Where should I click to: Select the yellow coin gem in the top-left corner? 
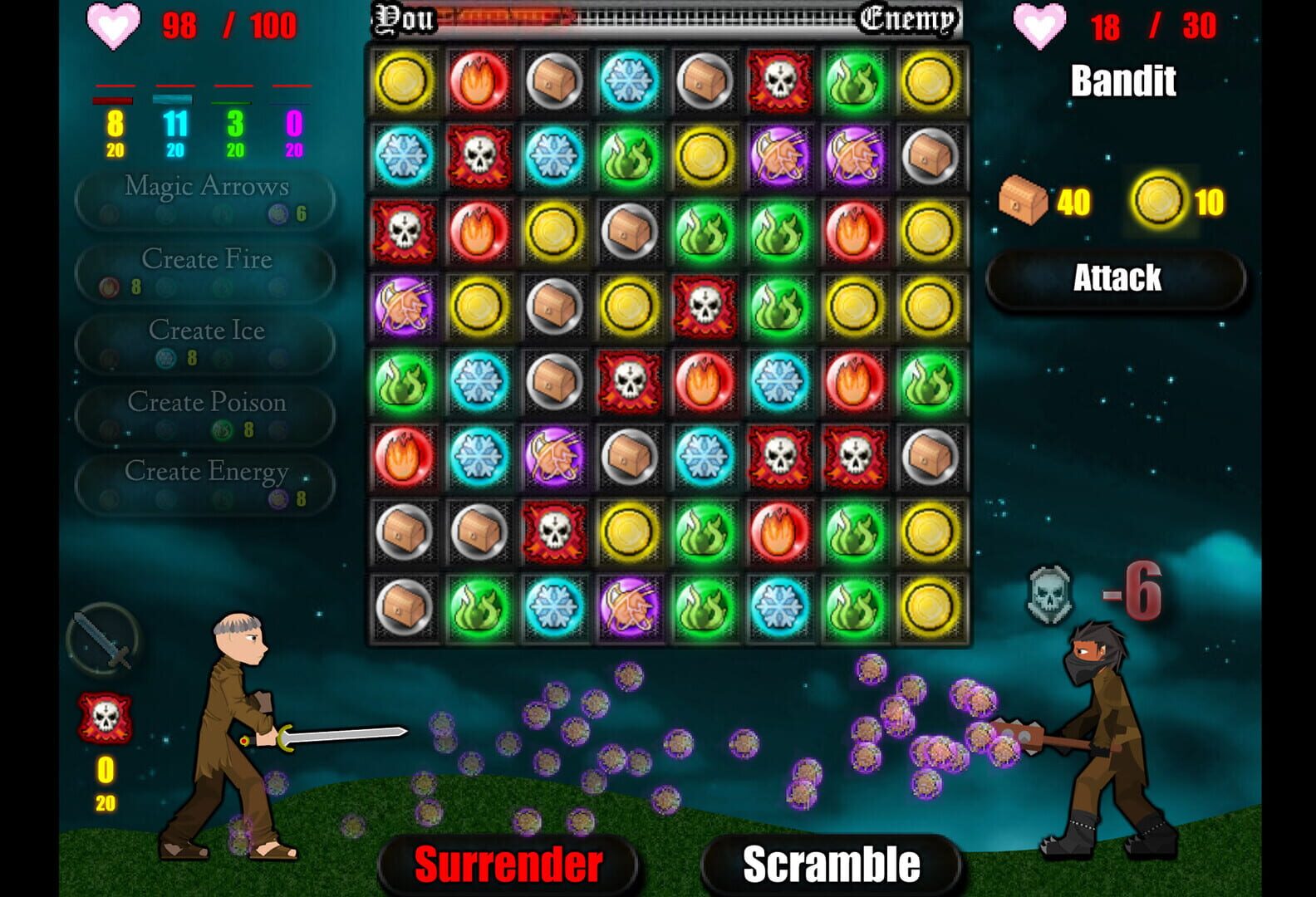[402, 81]
